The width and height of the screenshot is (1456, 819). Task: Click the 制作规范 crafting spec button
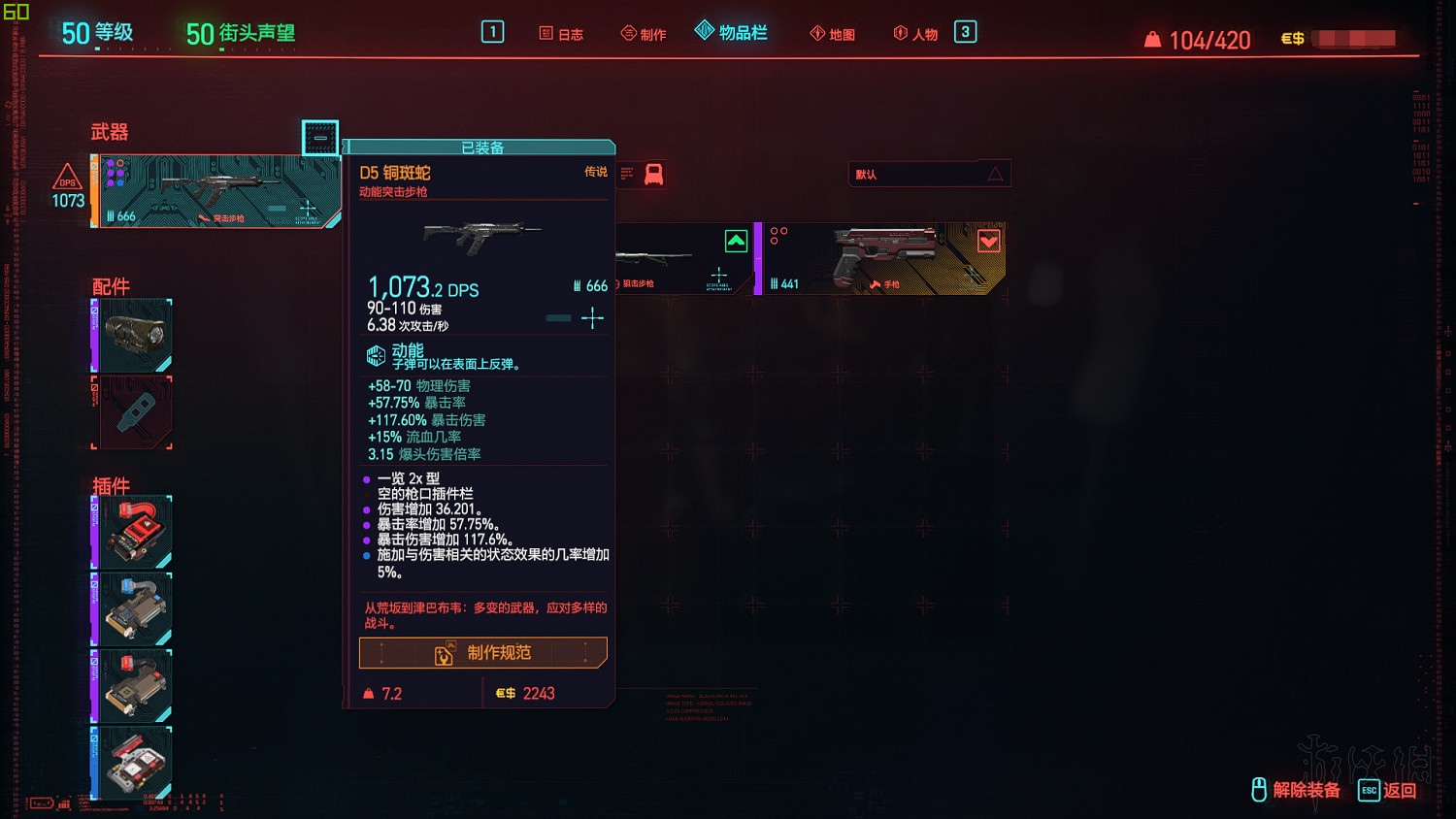click(482, 652)
